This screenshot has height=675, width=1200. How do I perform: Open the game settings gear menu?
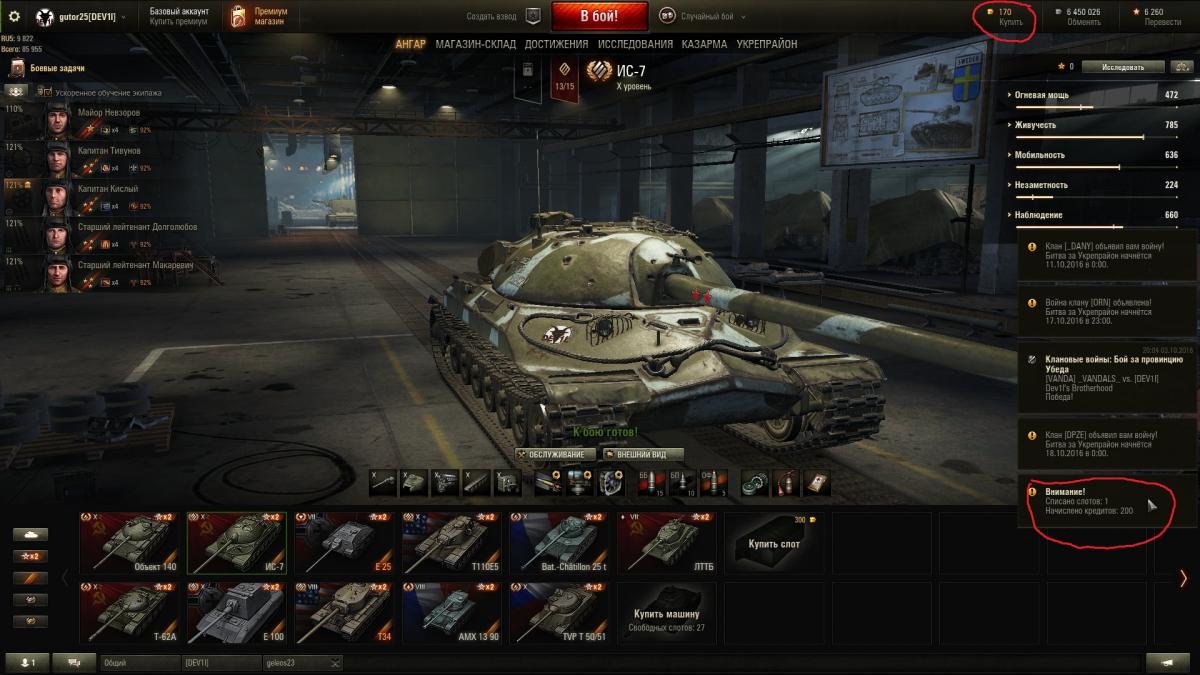tap(14, 17)
